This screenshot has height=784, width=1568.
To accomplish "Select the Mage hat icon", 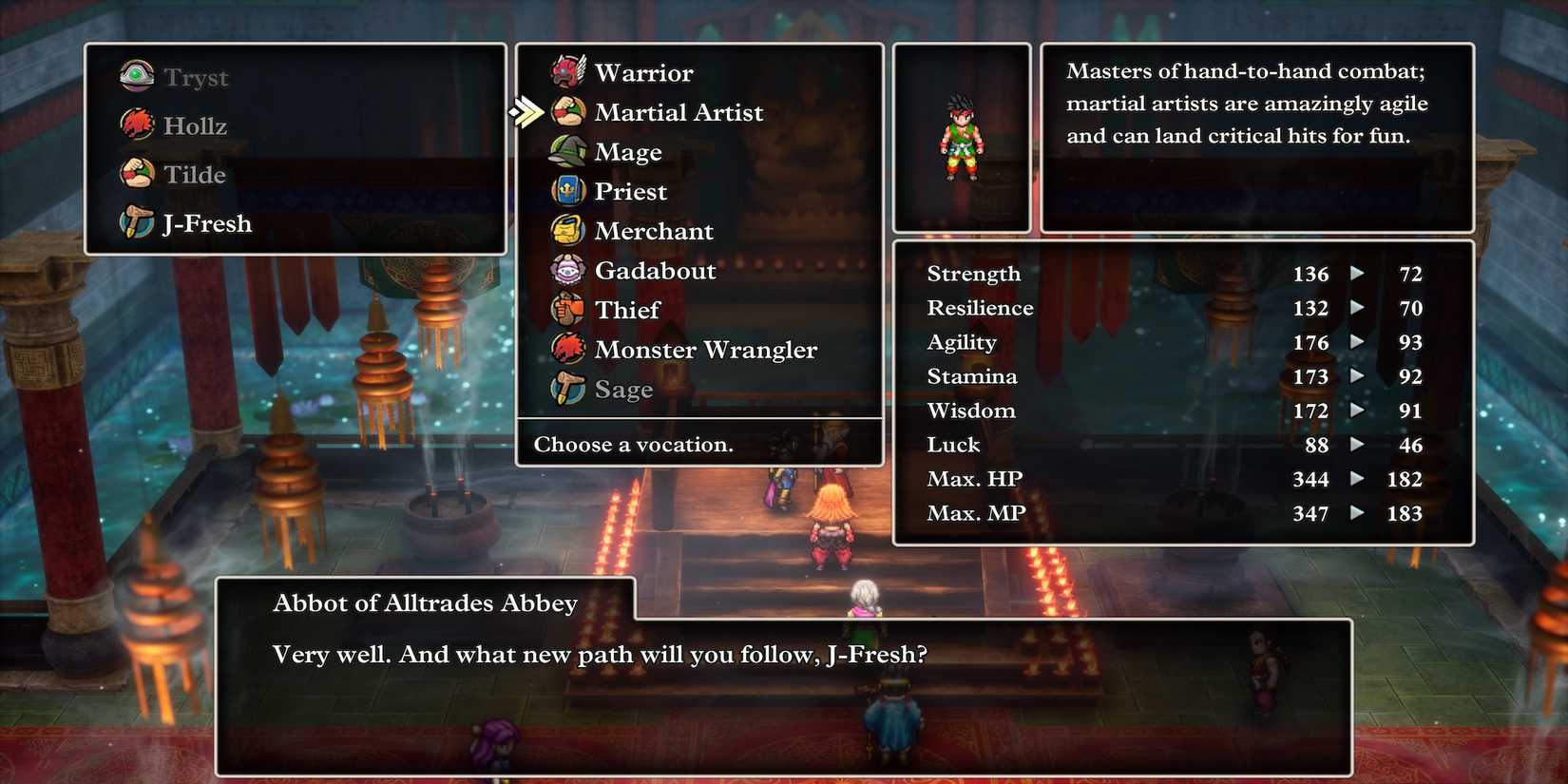I will click(567, 152).
